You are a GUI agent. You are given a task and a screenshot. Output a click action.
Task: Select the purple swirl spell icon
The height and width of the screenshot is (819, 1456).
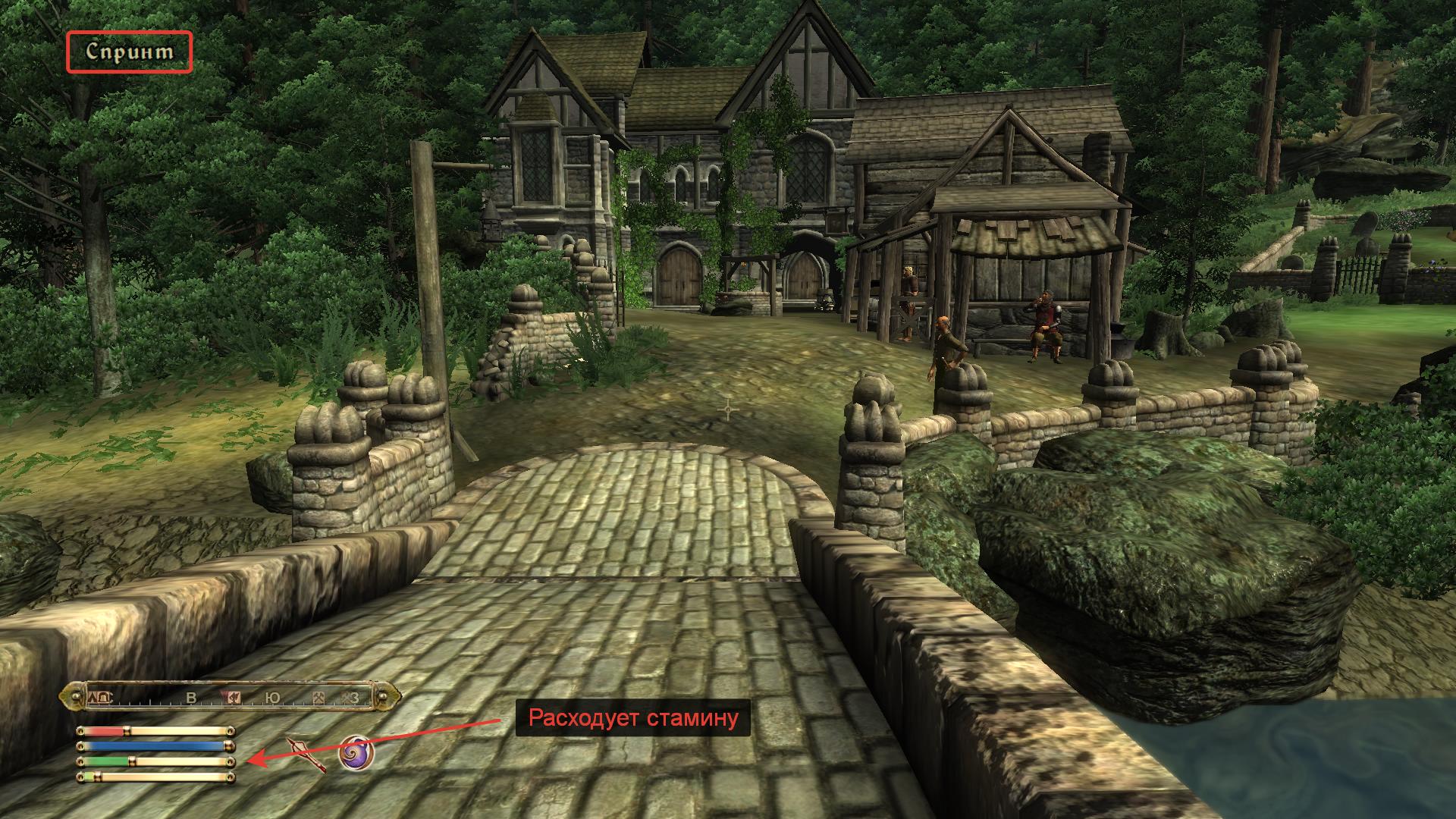pos(356,754)
